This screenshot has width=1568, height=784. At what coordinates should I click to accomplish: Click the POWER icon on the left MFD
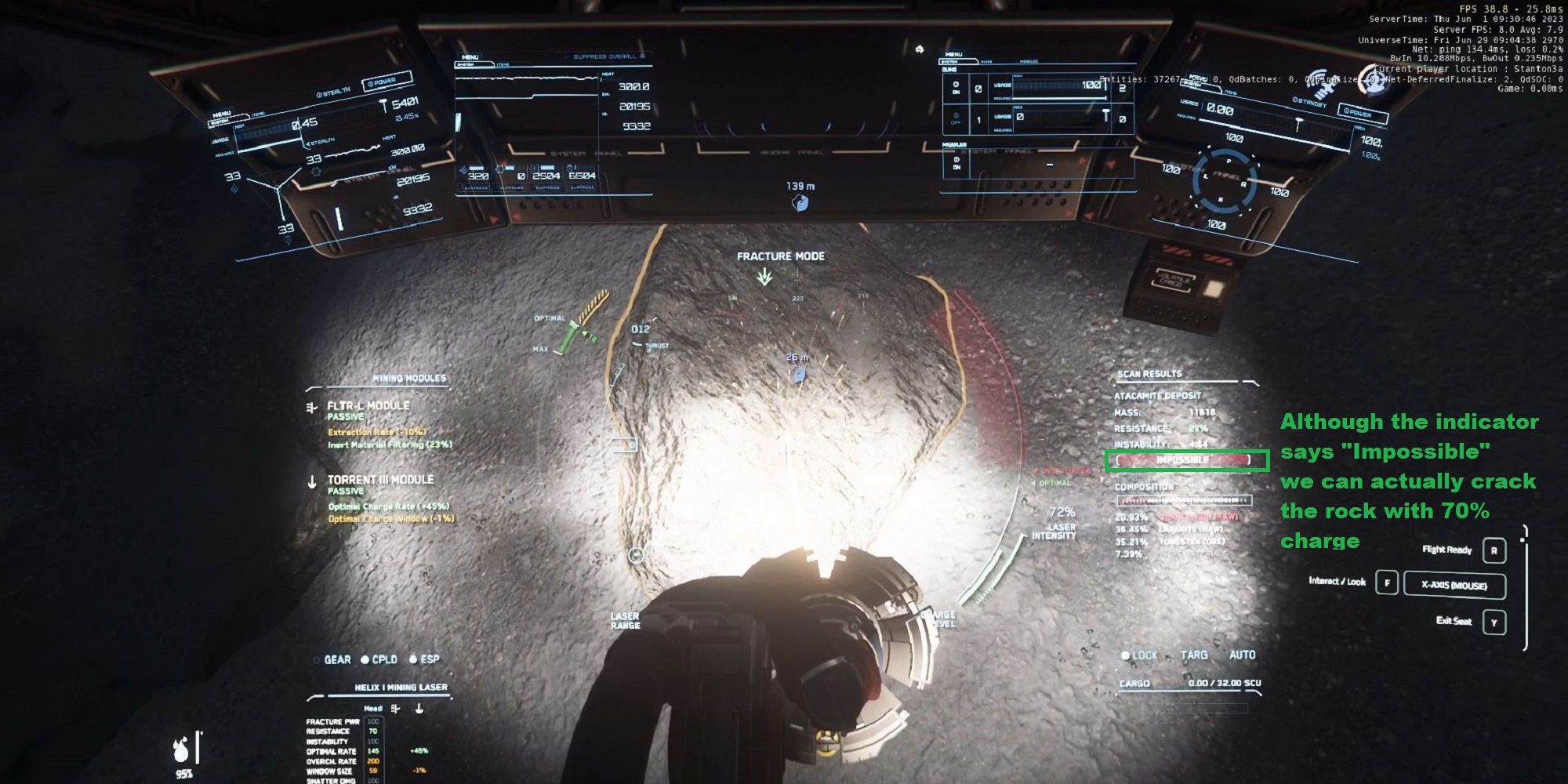382,83
